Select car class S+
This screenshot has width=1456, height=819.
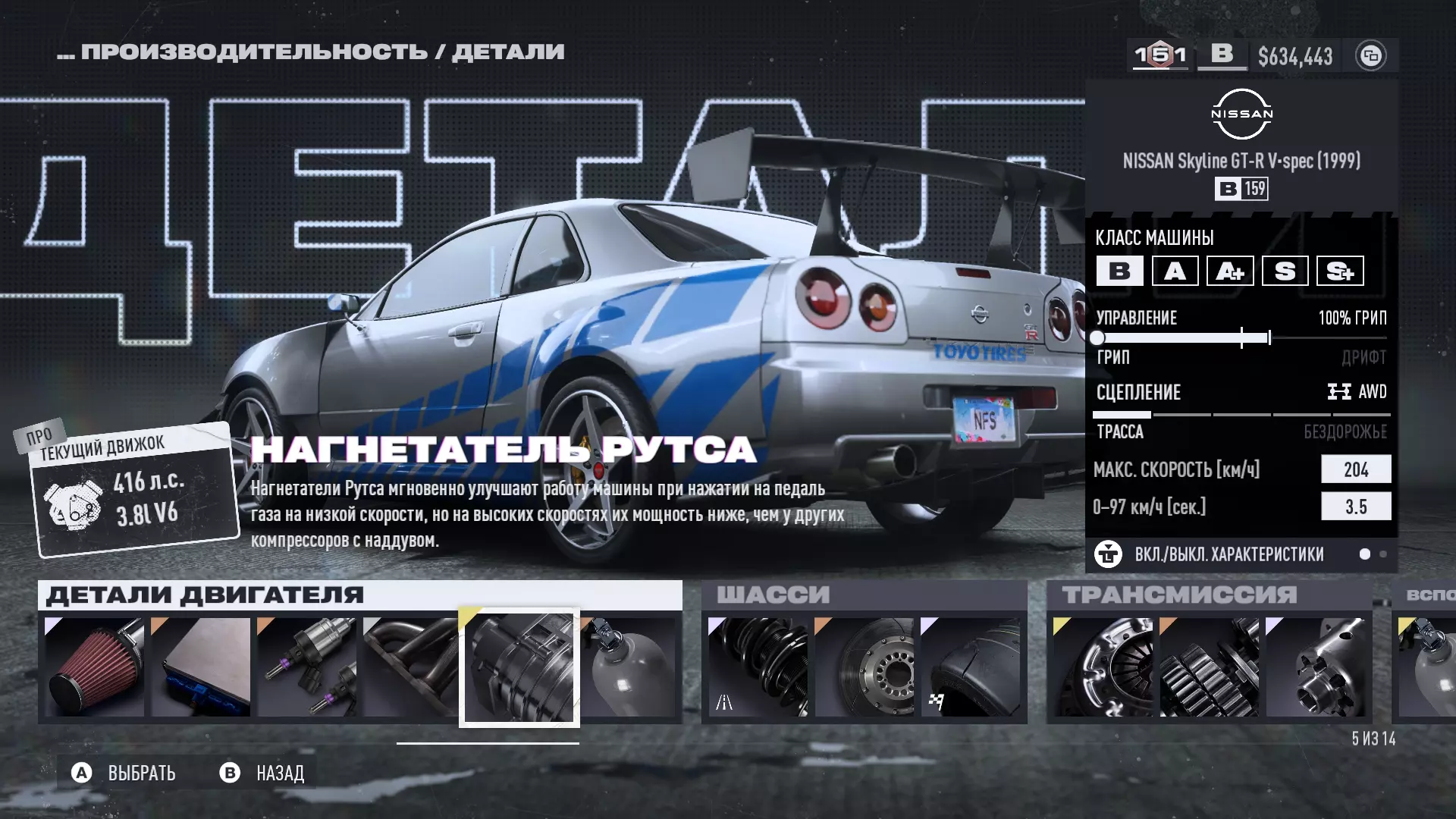pos(1340,271)
